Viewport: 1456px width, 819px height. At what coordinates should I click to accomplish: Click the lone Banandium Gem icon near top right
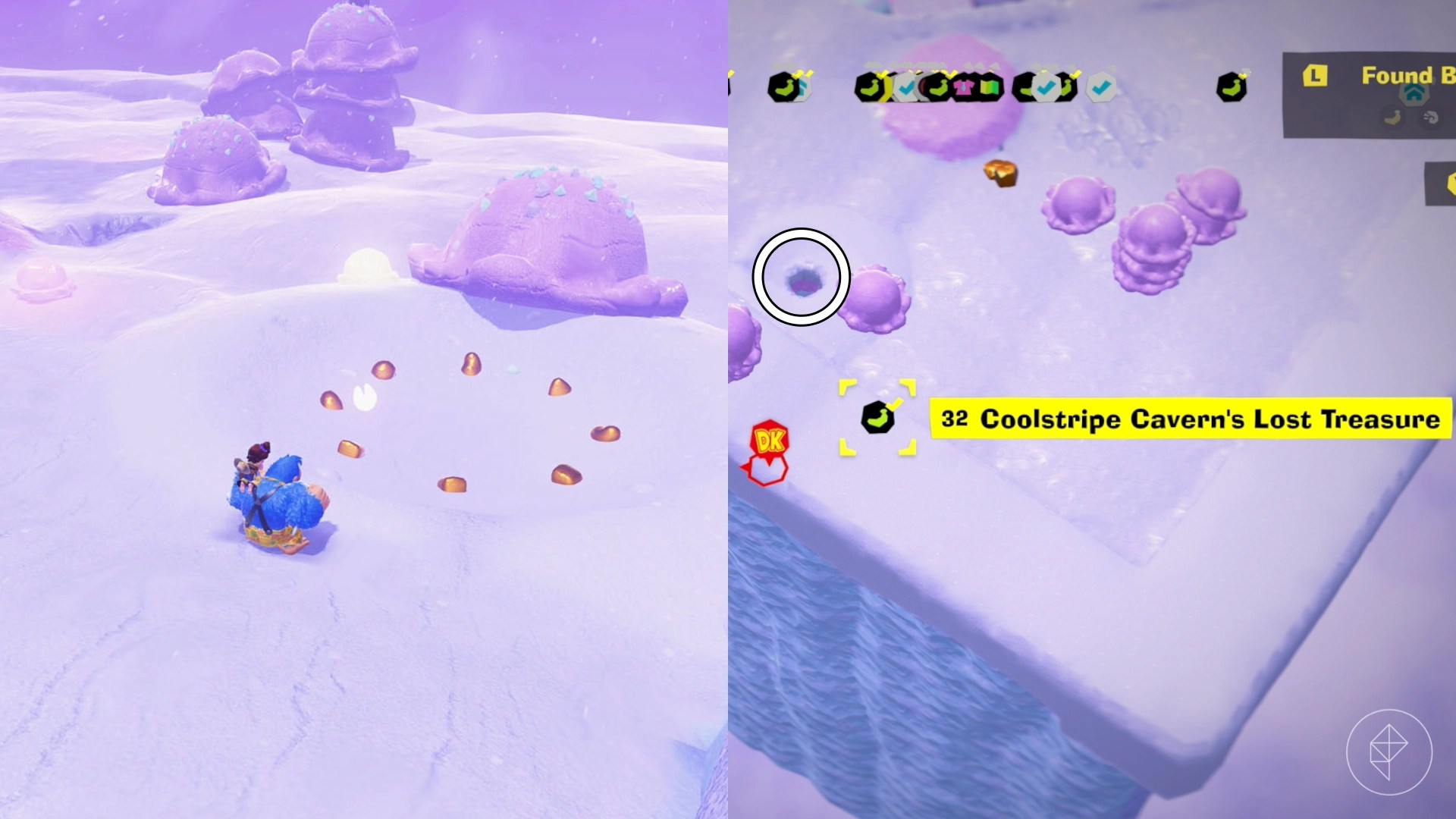tap(1232, 86)
